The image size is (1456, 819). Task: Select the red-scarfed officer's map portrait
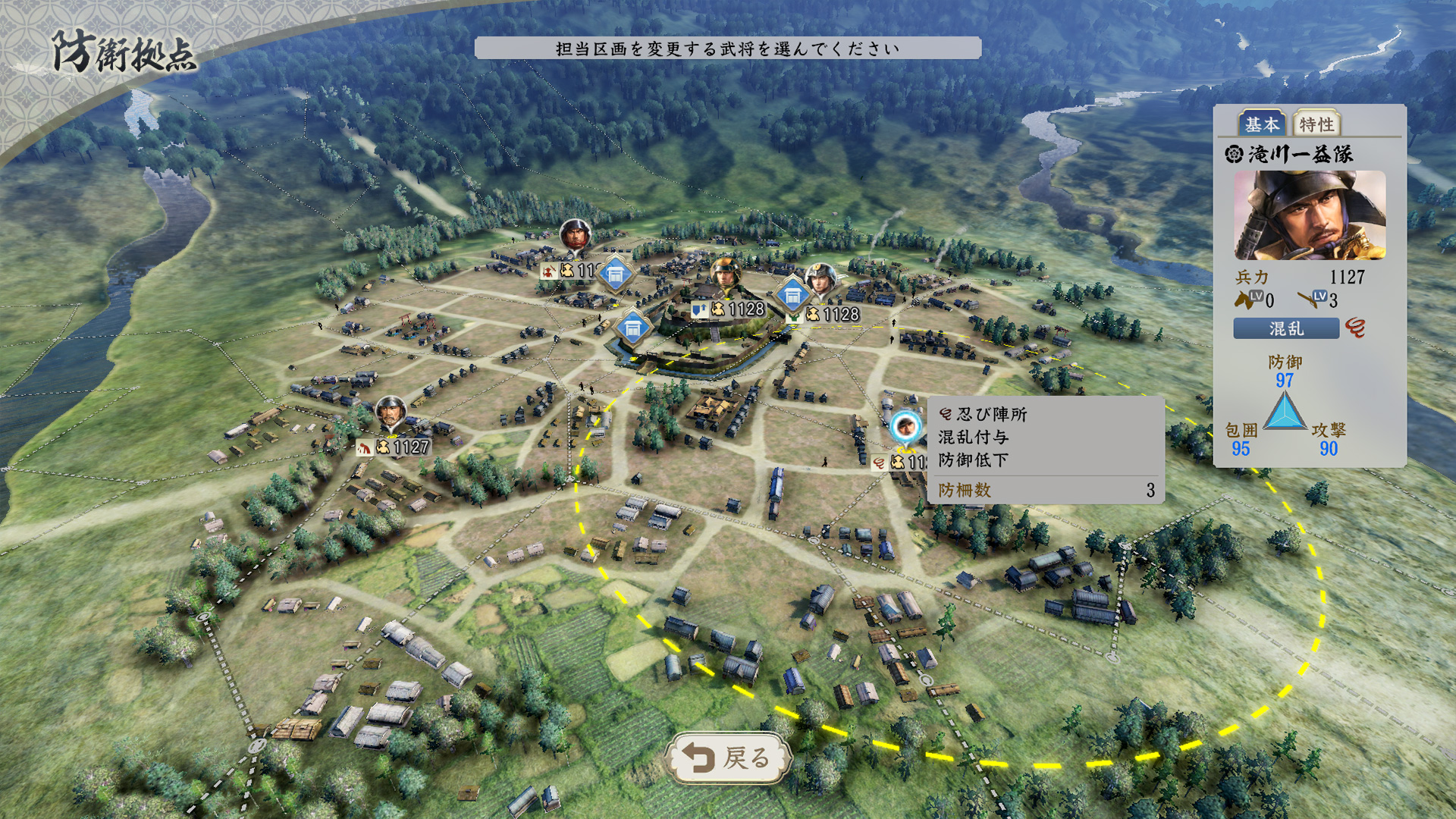574,235
